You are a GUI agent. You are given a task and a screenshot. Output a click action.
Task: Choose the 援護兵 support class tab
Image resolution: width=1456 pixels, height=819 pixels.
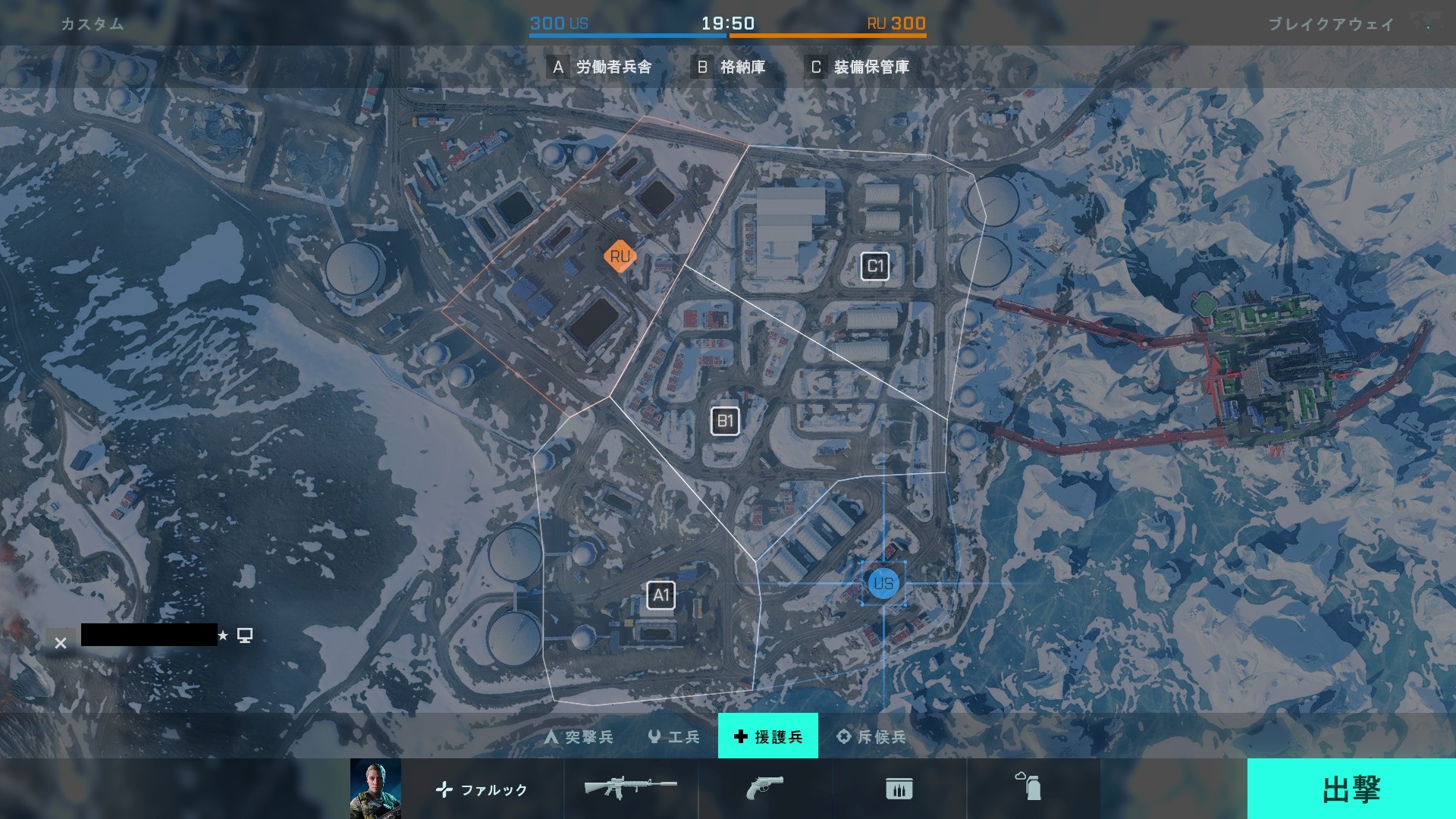pos(767,736)
